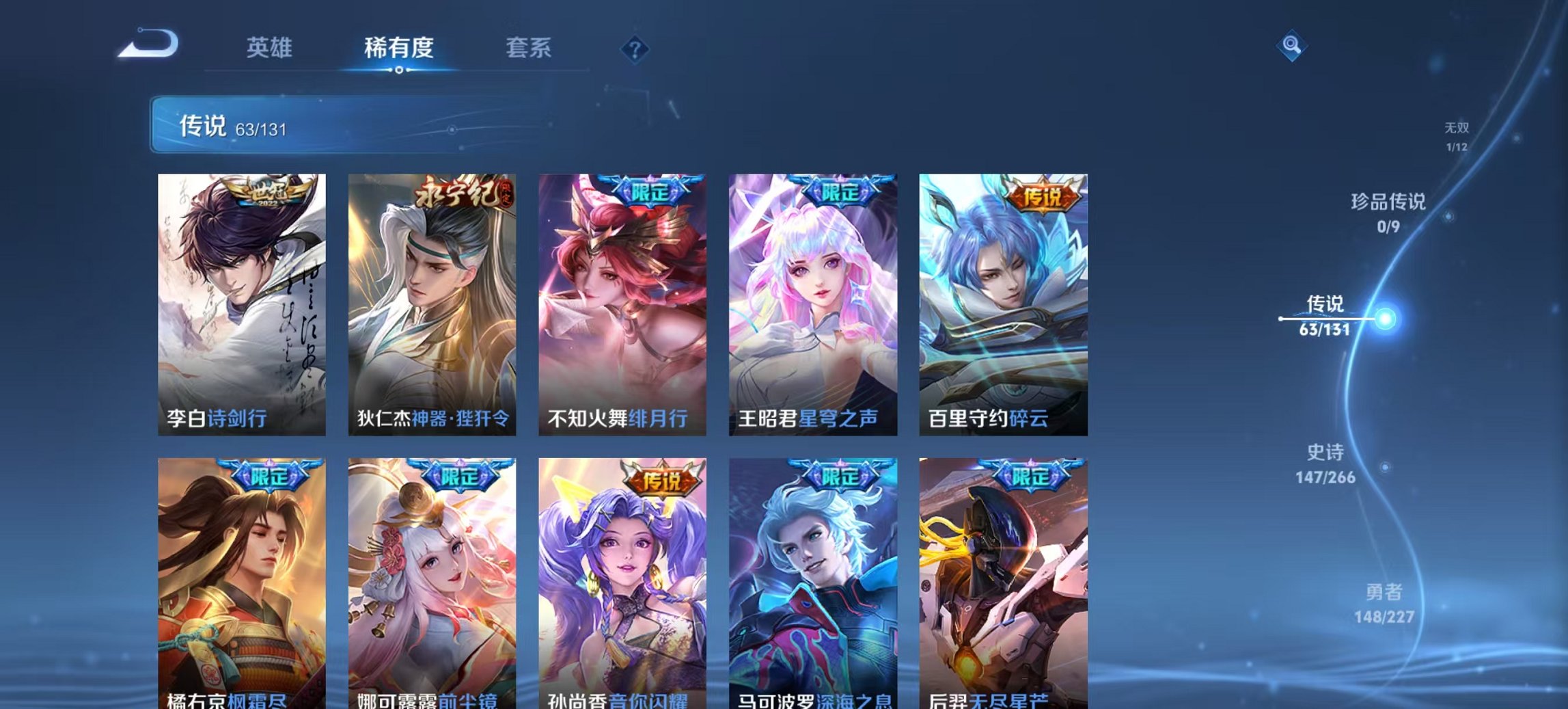Click the back arrow at top left
Viewport: 1568px width, 709px height.
147,44
